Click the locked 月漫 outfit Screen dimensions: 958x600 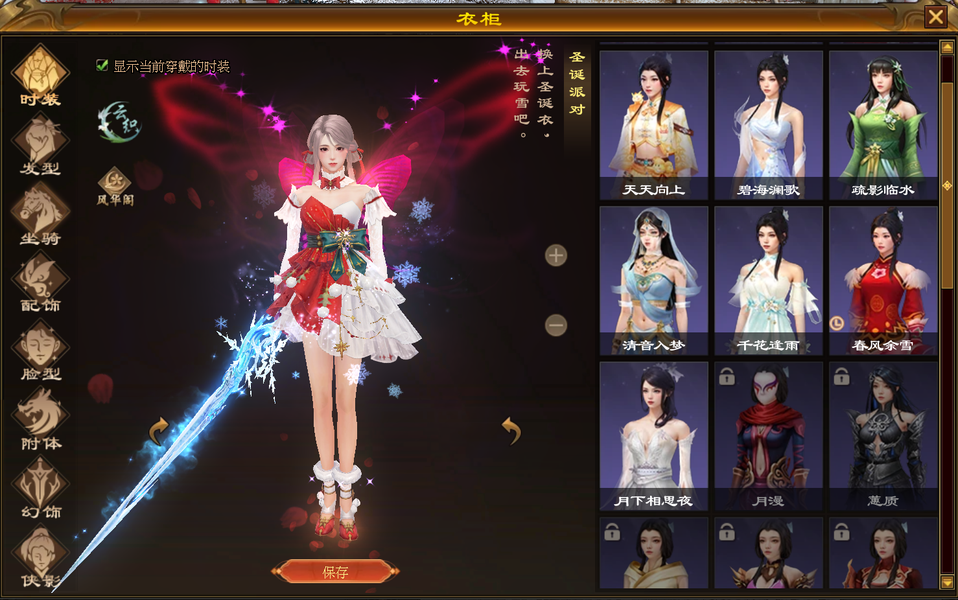click(768, 436)
